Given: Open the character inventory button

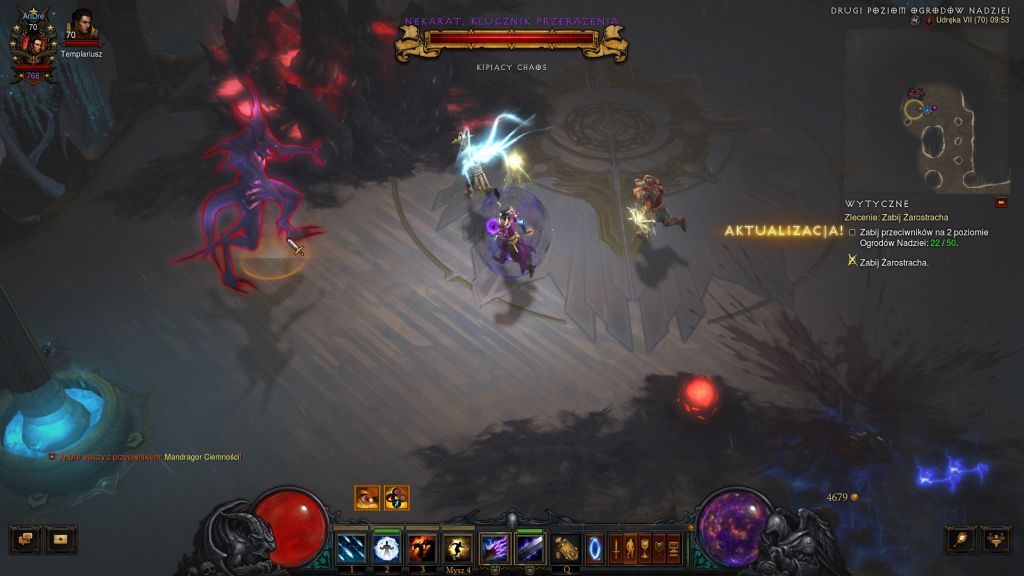Looking at the screenshot, I should [630, 548].
